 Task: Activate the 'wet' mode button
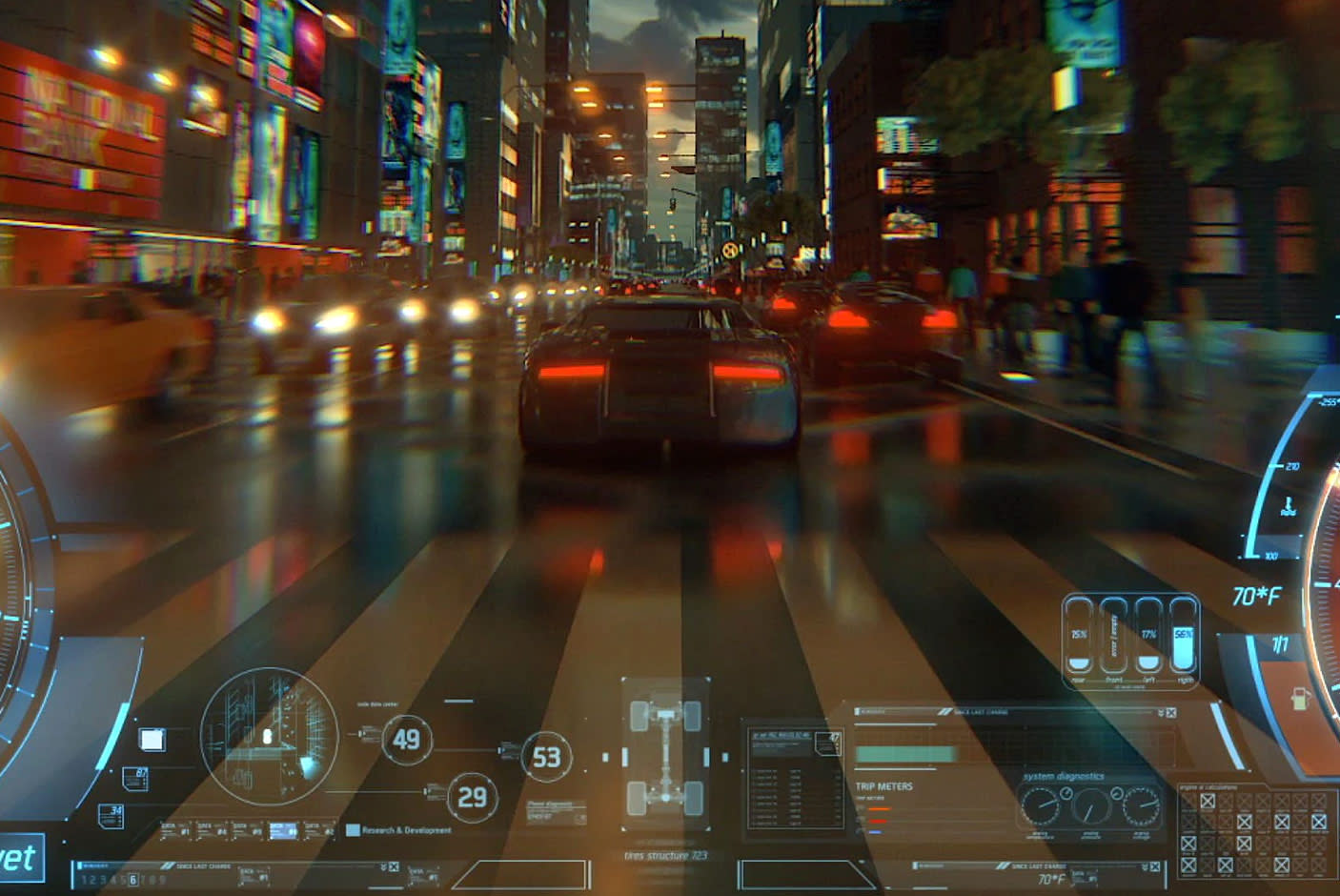point(17,858)
